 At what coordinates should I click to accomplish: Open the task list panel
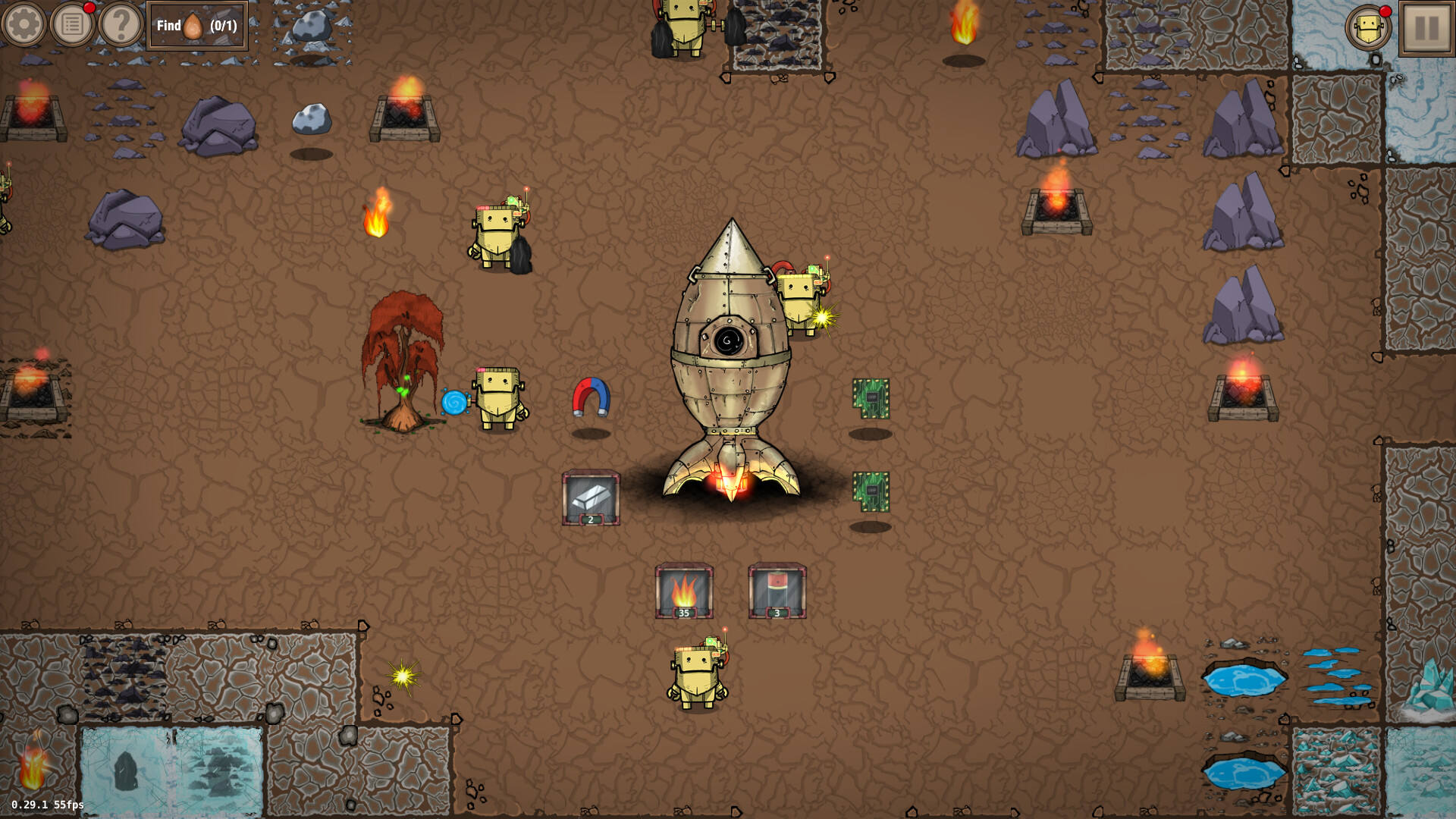pyautogui.click(x=73, y=25)
